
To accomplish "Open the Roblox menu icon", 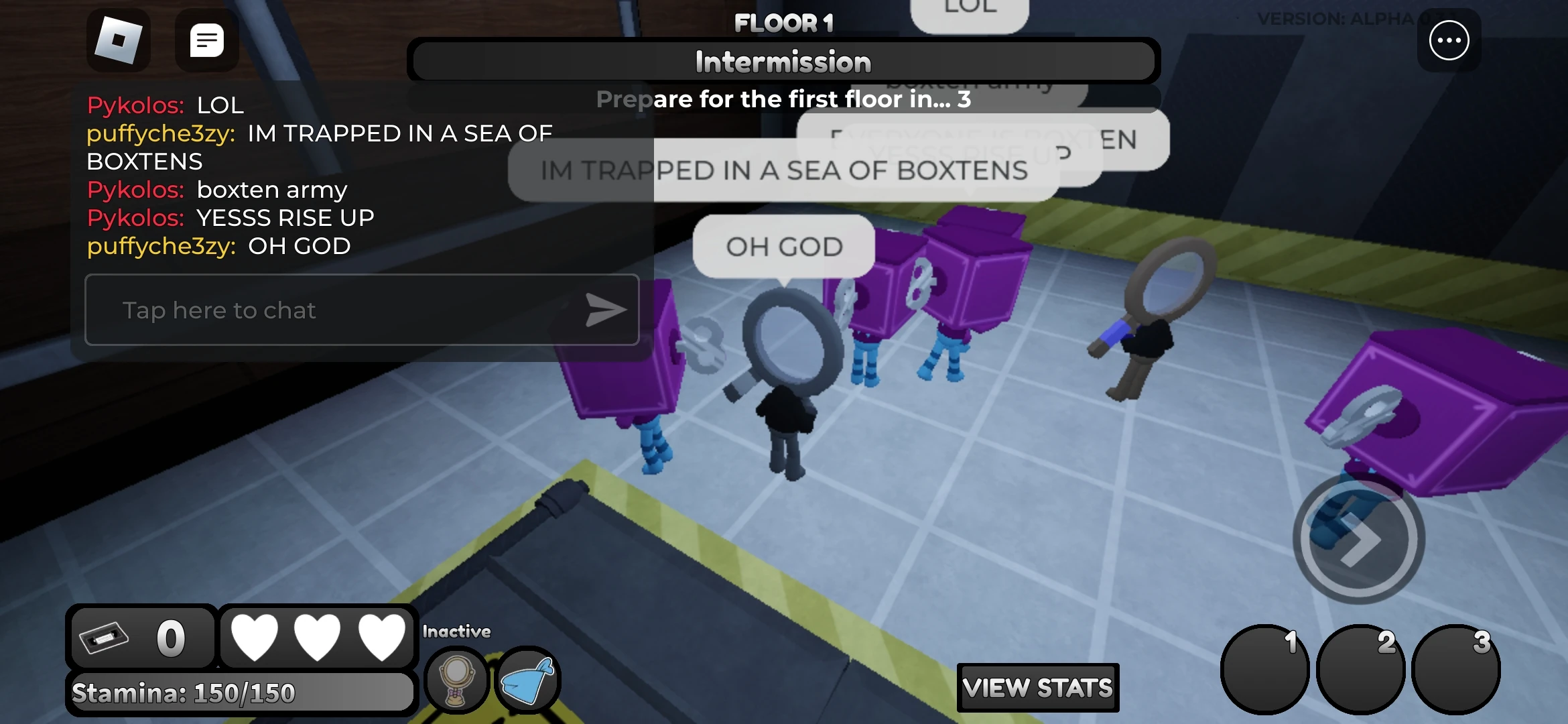I will coord(120,41).
